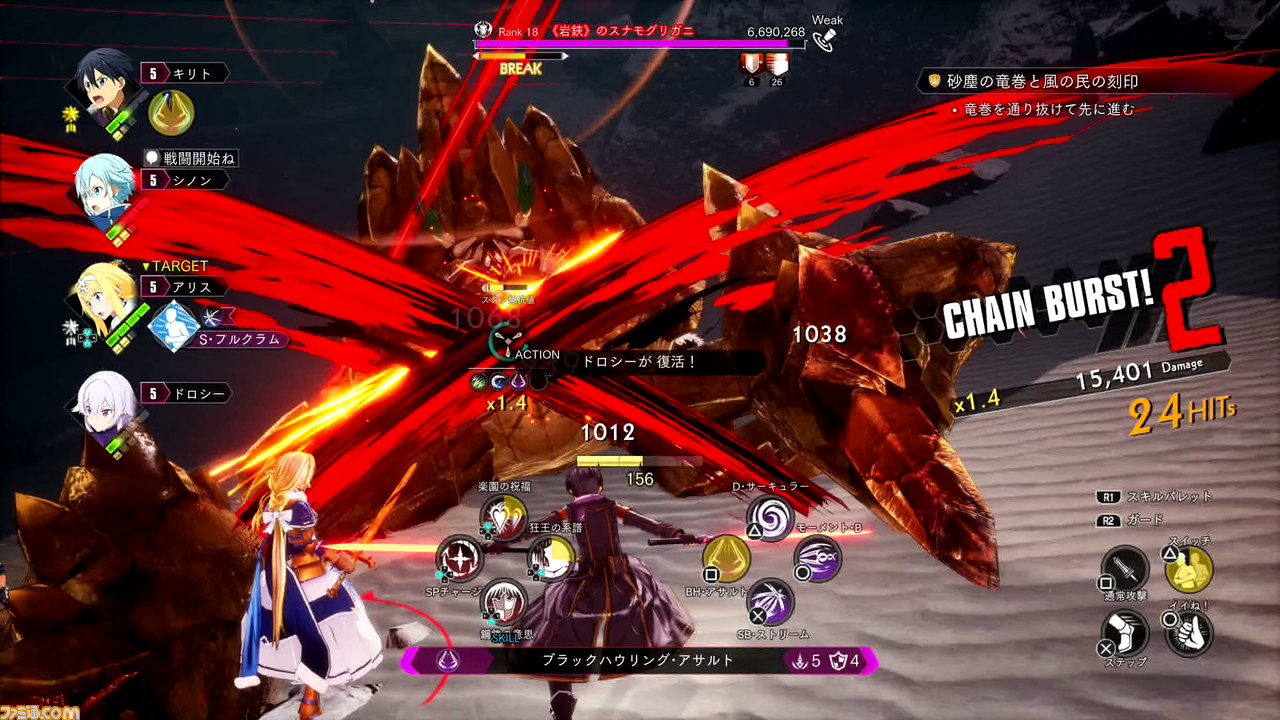Screen dimensions: 1280x720
Task: Trigger the SB・ストリーム skill
Action: click(771, 602)
